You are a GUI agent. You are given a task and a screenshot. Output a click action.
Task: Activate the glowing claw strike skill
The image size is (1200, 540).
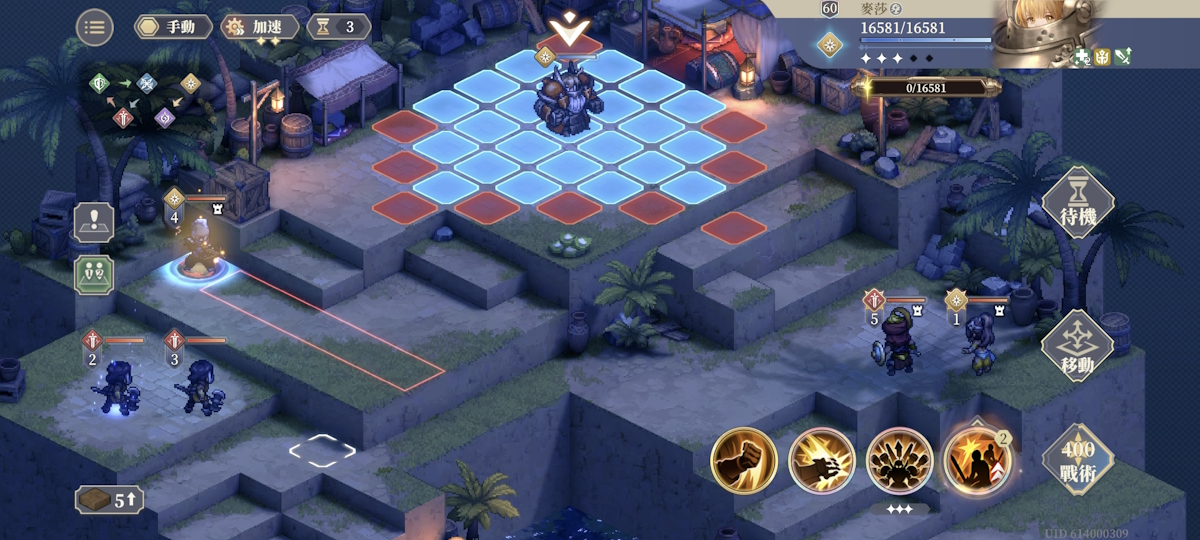tap(821, 461)
